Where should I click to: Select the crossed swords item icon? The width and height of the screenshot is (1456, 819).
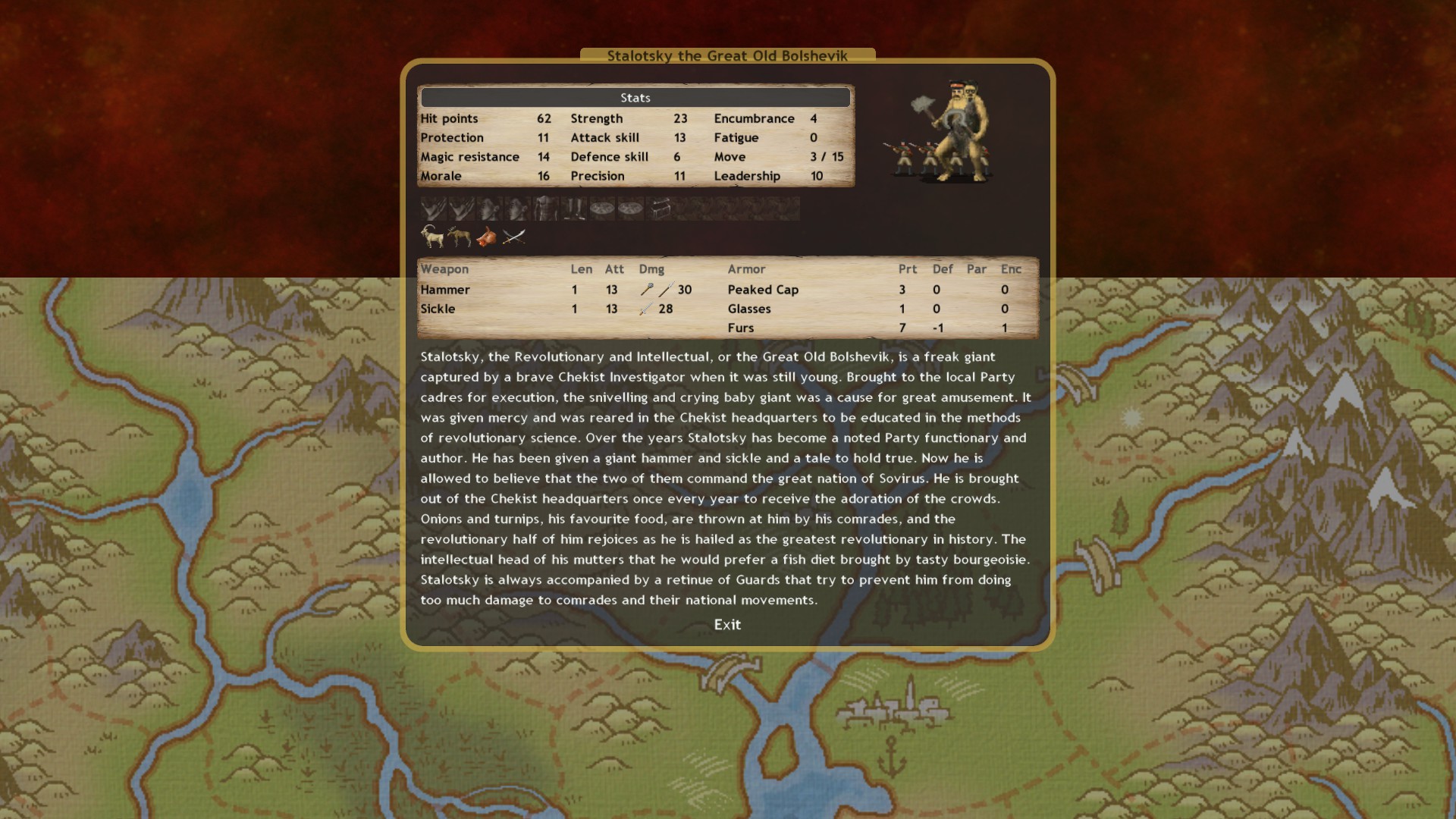click(514, 237)
